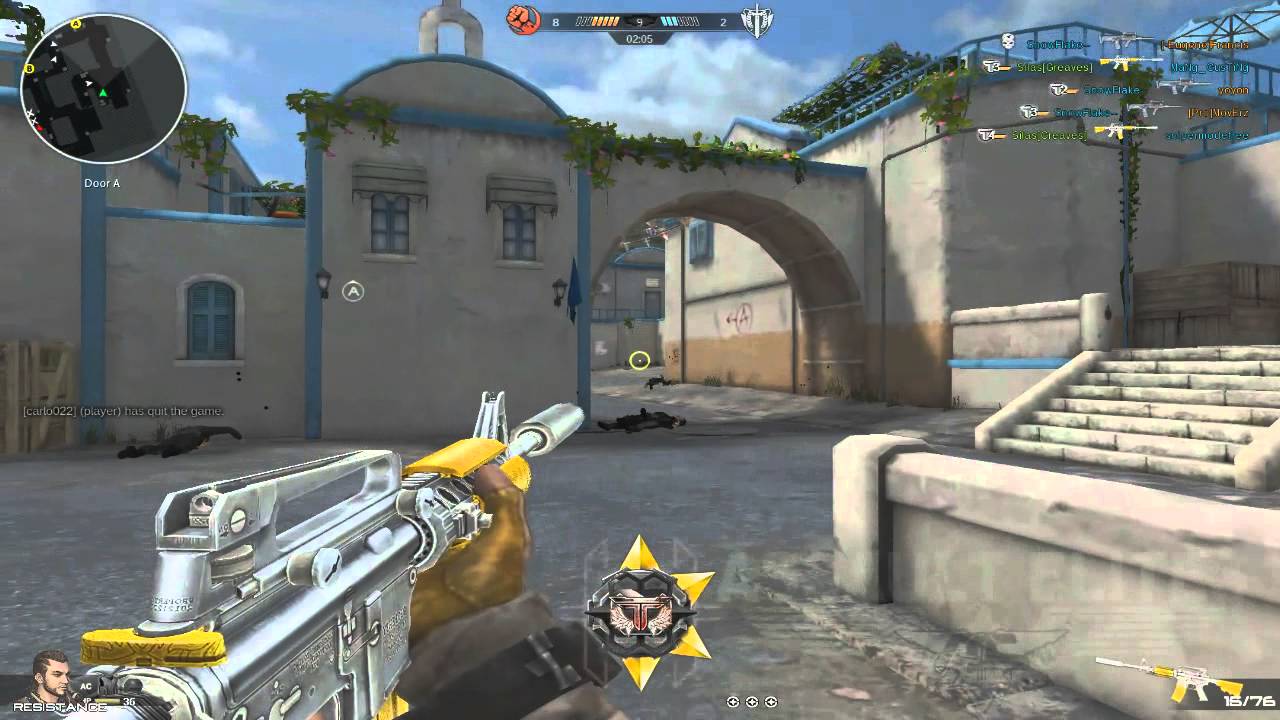Select the Resistance fist team emblem
This screenshot has height=720, width=1280.
522,20
